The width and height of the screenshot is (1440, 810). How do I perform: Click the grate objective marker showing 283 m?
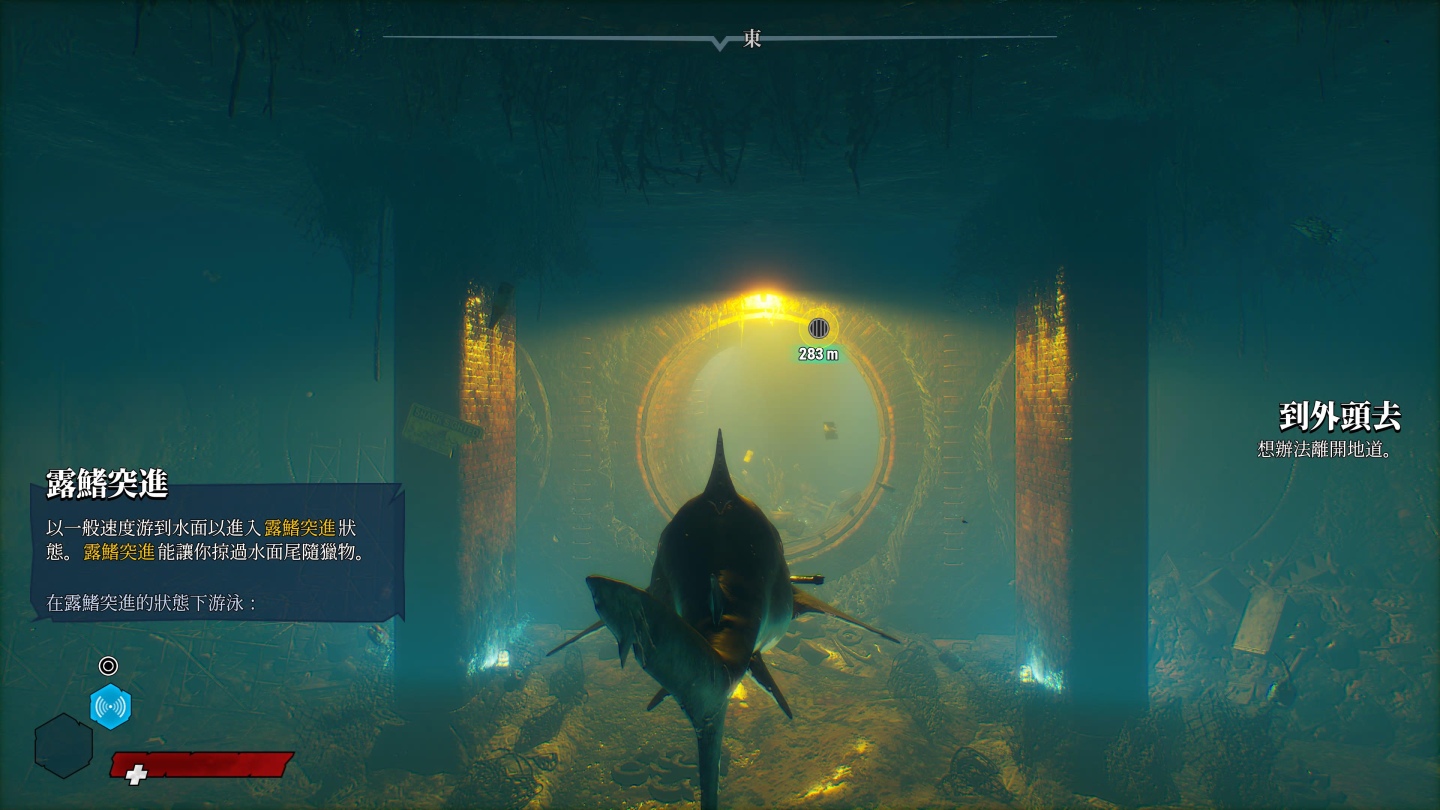819,328
